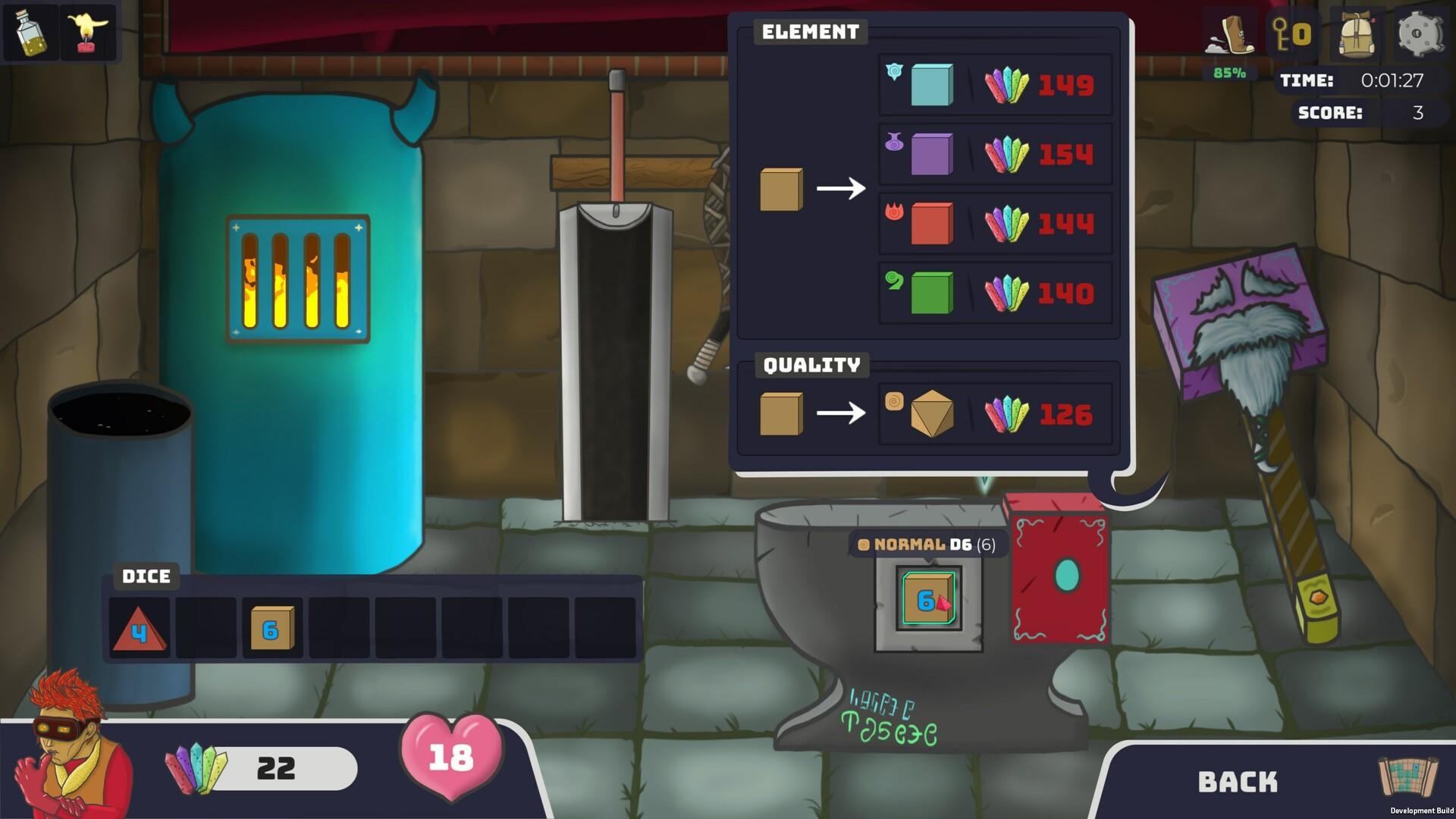This screenshot has height=819, width=1456.
Task: Open the backpack inventory icon
Action: [x=1357, y=34]
